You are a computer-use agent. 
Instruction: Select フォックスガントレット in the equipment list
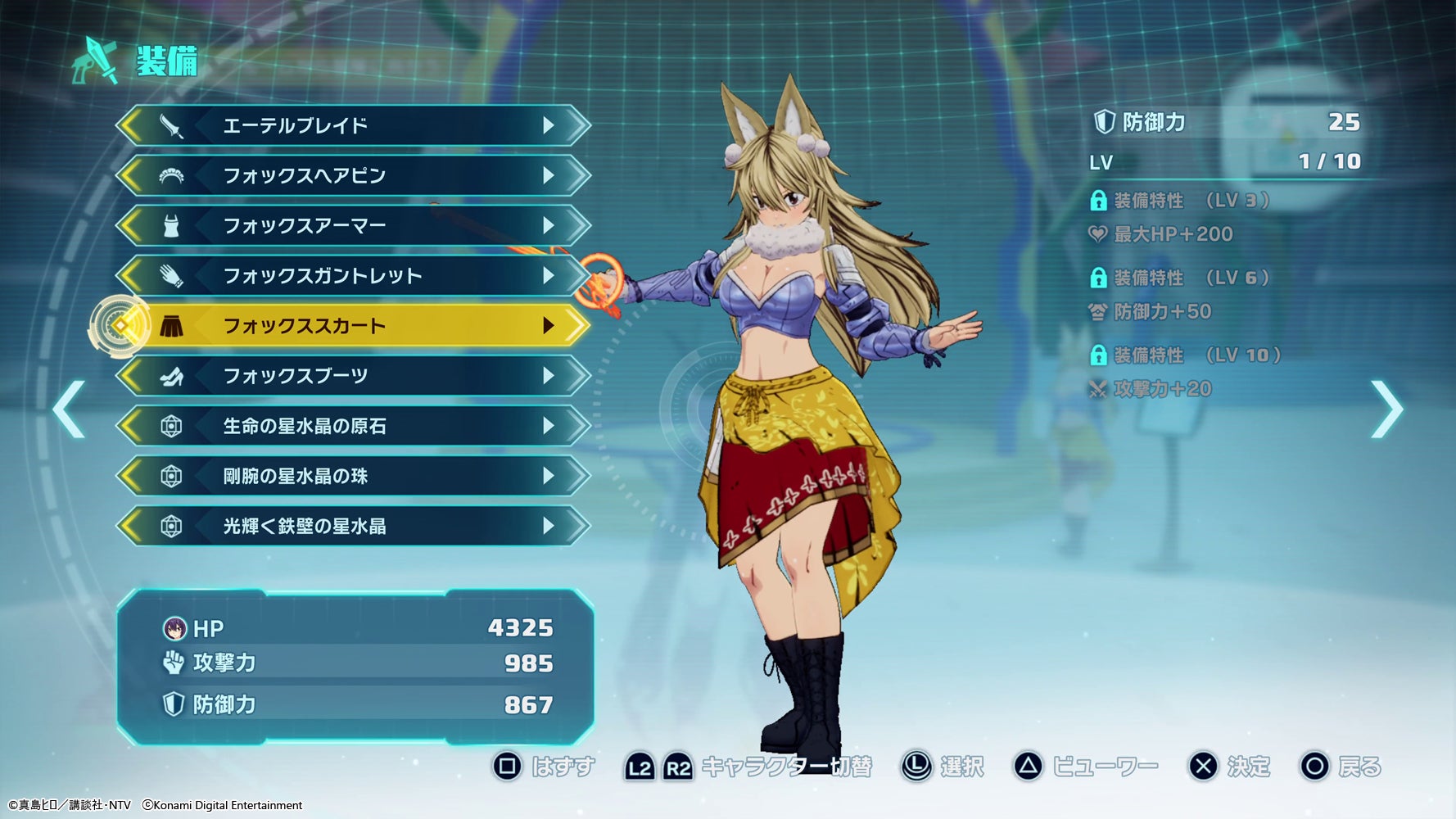pyautogui.click(x=352, y=275)
